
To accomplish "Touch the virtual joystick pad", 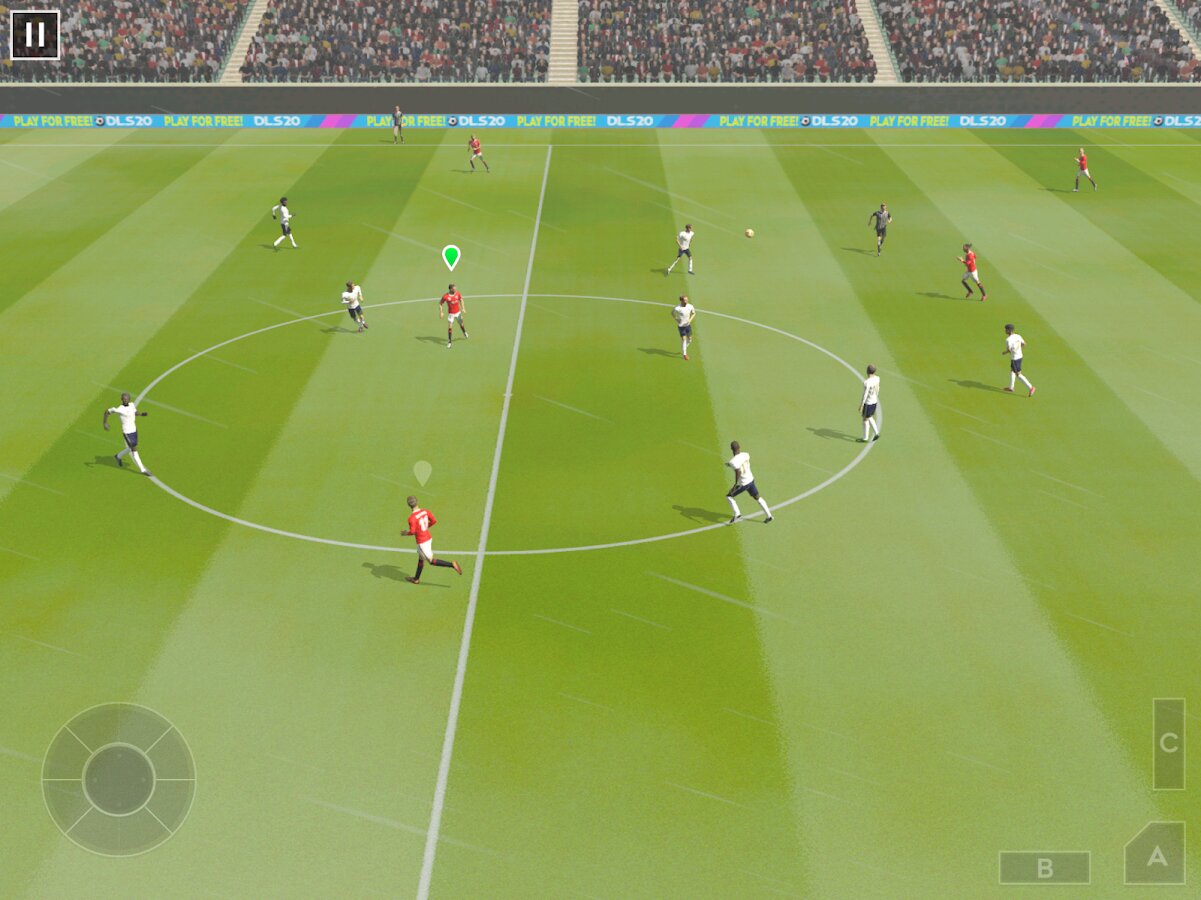I will pos(118,779).
